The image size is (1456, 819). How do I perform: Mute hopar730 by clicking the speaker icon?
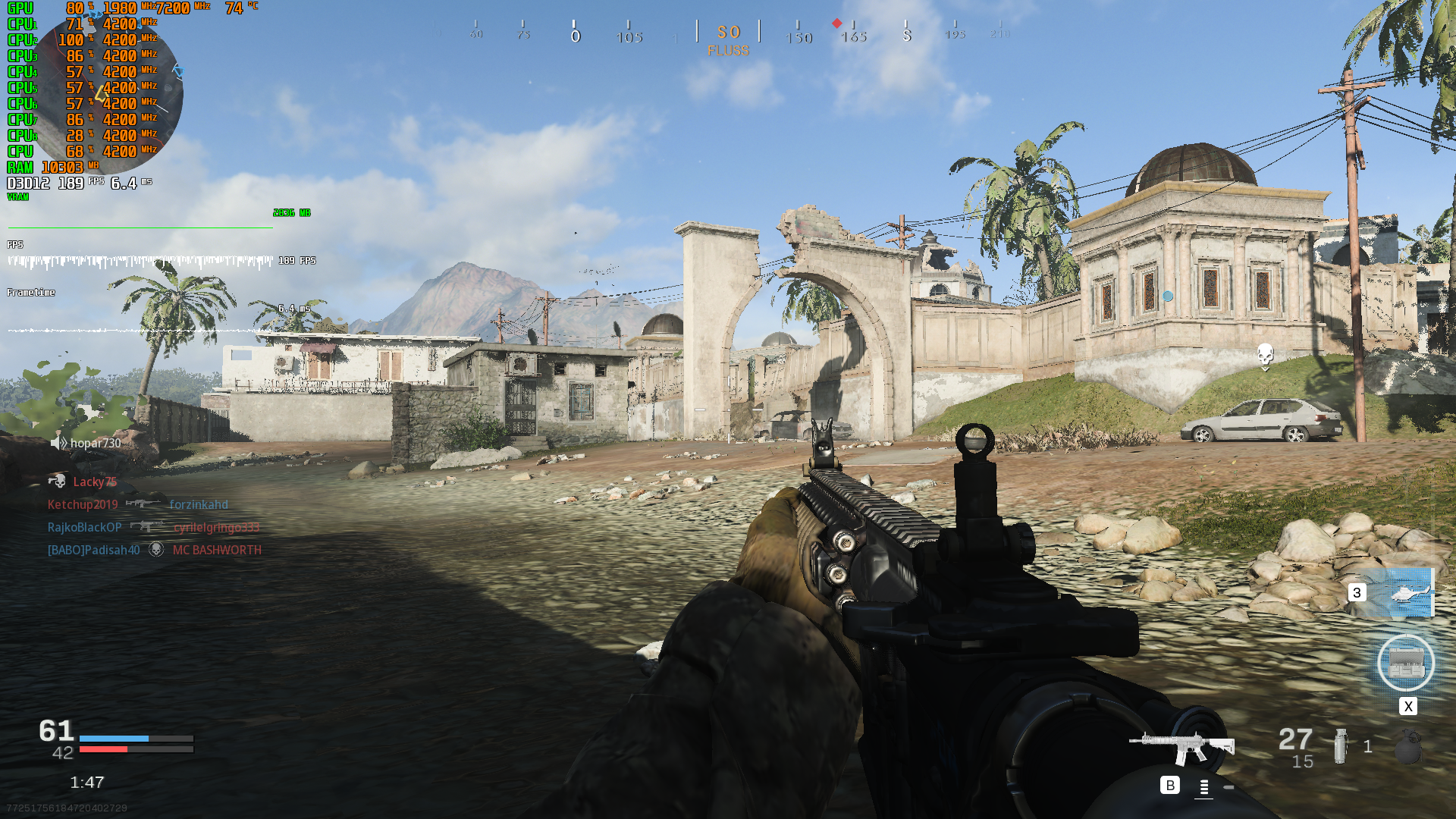coord(58,442)
